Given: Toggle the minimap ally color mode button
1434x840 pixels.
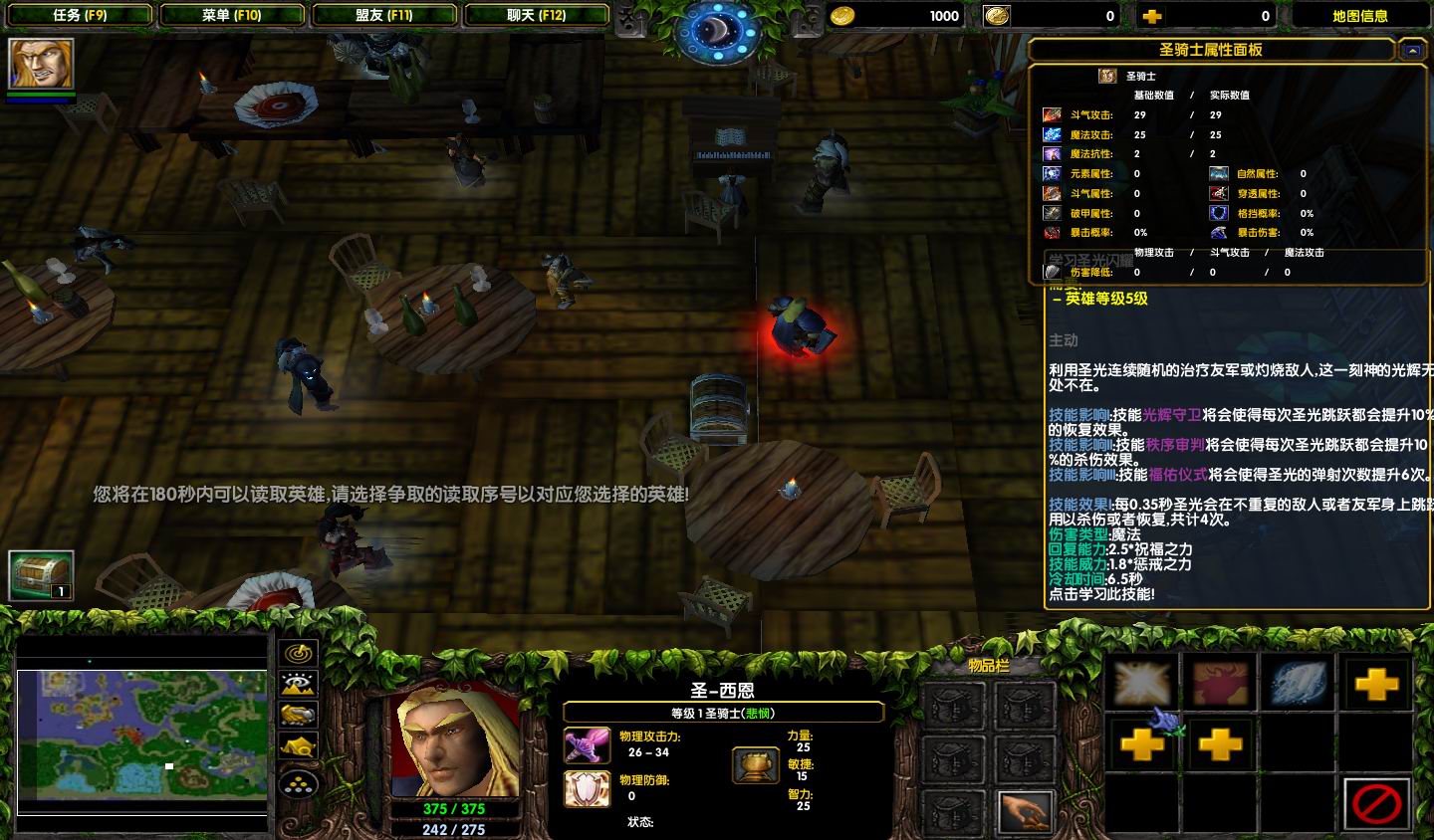Looking at the screenshot, I should pos(299,715).
